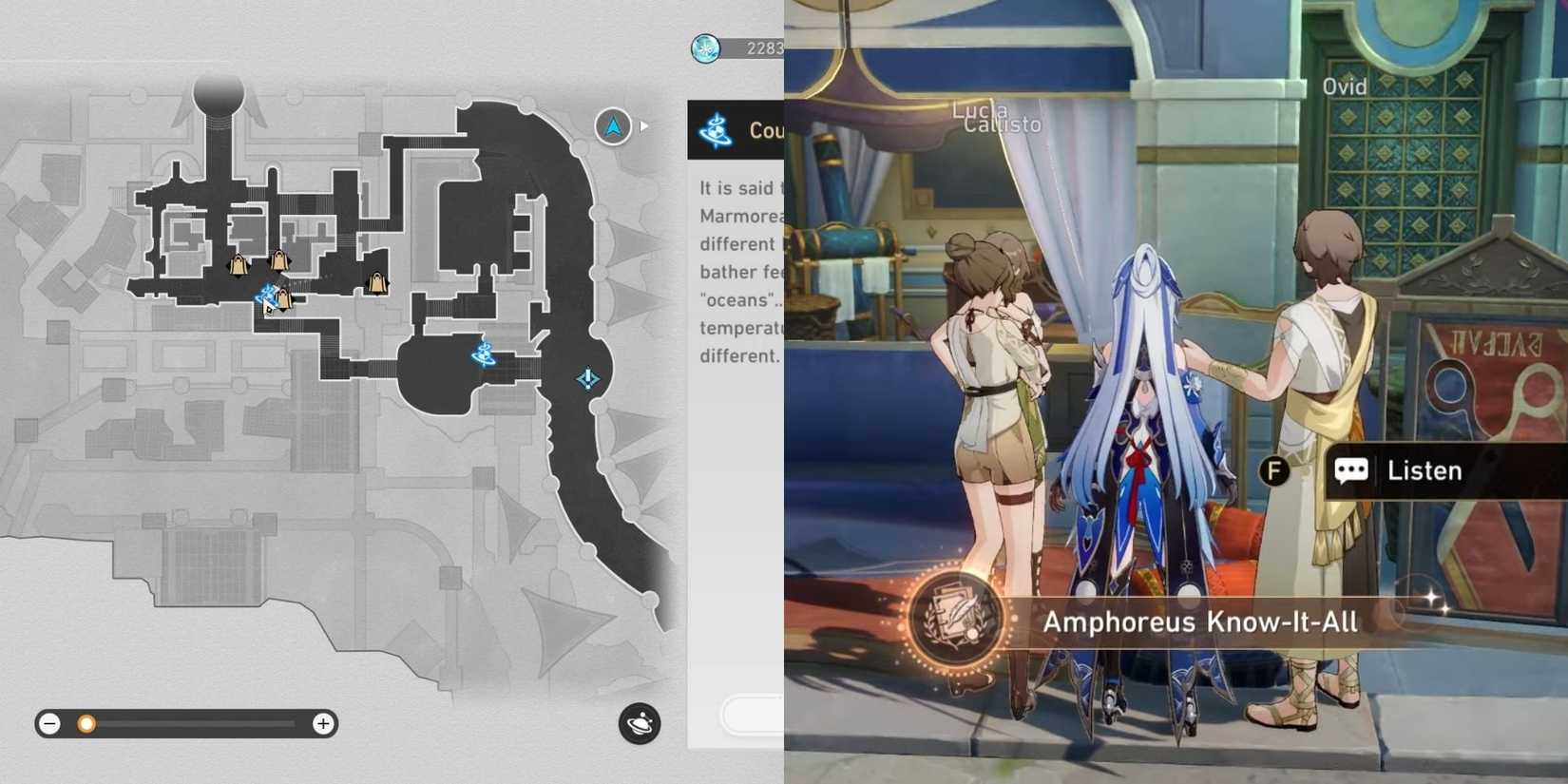The image size is (1568, 784).
Task: Click the minus button to zoom out the map
Action: click(x=48, y=723)
